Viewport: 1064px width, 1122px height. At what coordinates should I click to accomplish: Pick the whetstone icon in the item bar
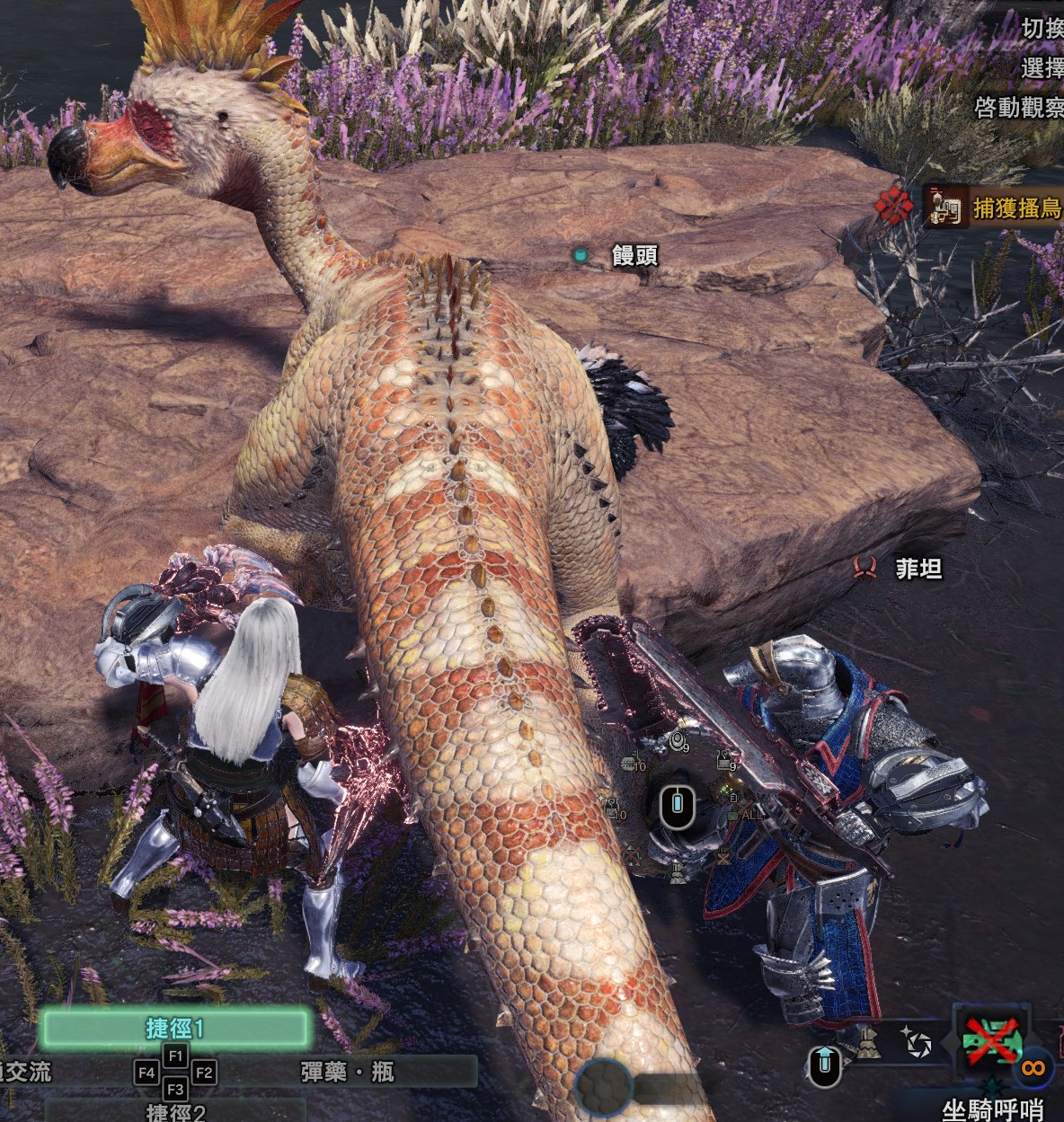tap(866, 1043)
